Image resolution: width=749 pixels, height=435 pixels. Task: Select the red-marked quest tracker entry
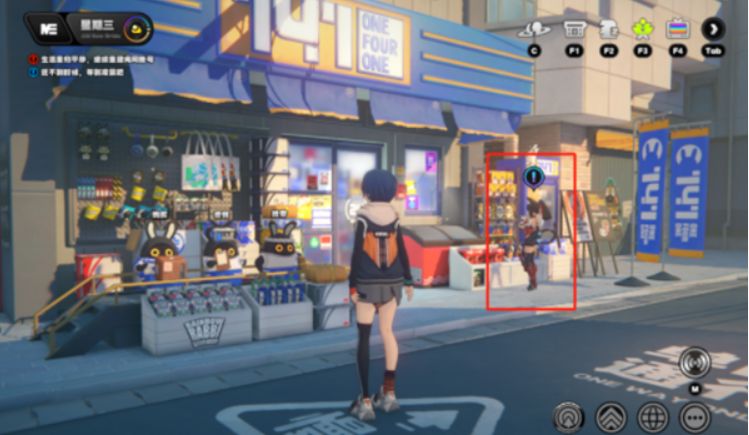click(x=90, y=59)
